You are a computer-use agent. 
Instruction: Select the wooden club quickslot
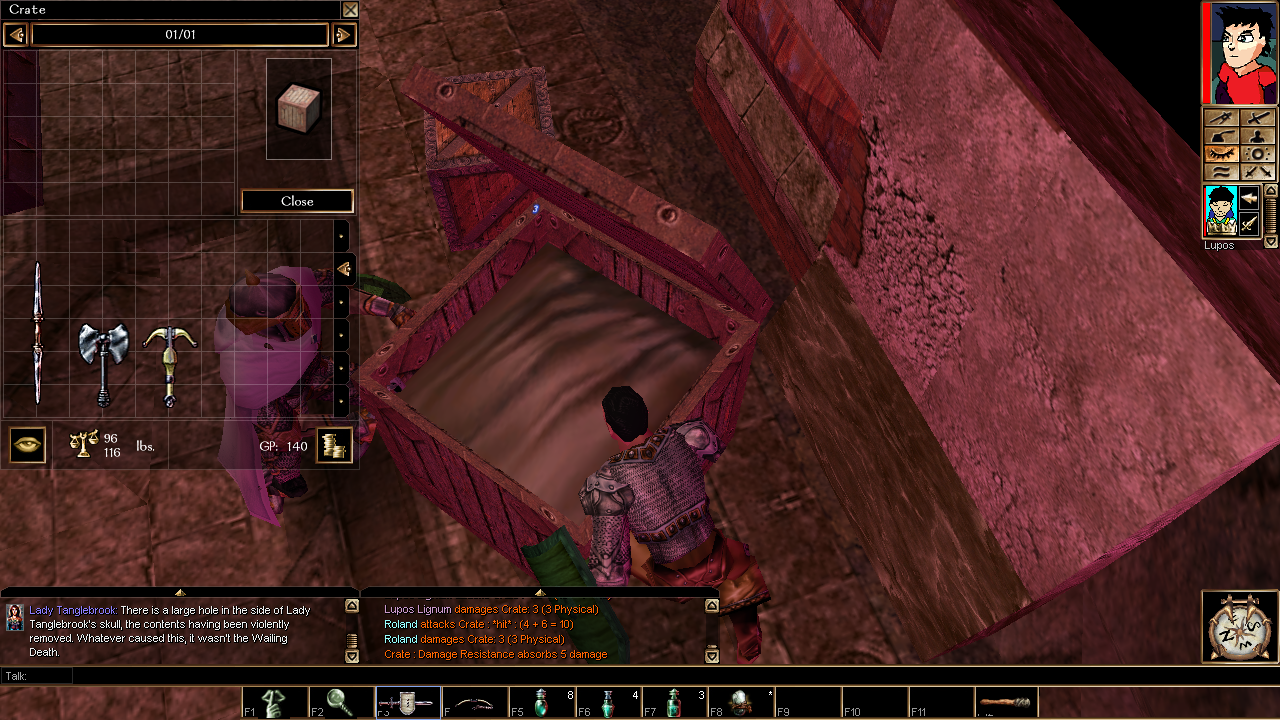tap(1006, 703)
